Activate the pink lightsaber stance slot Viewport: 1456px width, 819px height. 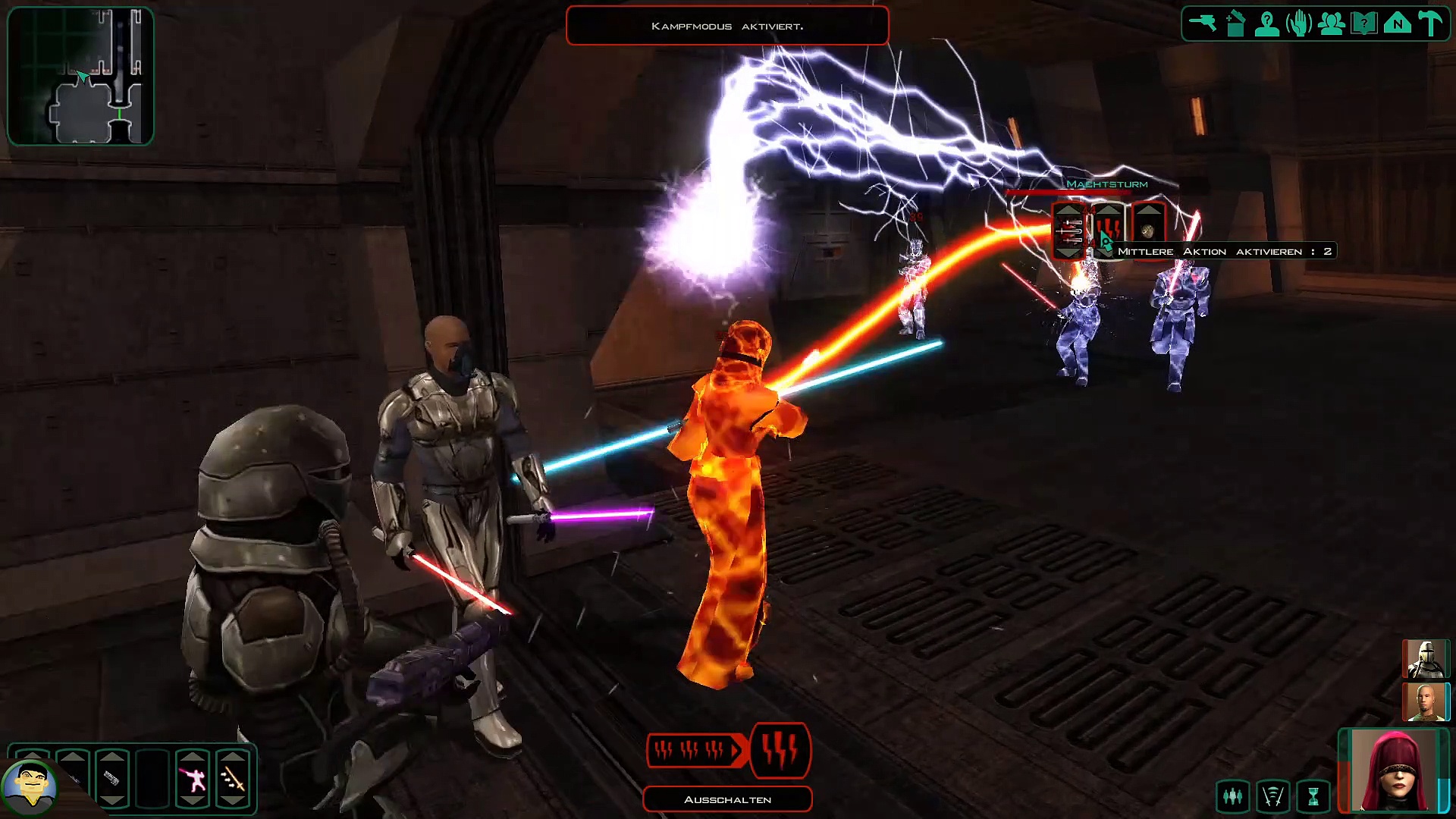pos(193,779)
